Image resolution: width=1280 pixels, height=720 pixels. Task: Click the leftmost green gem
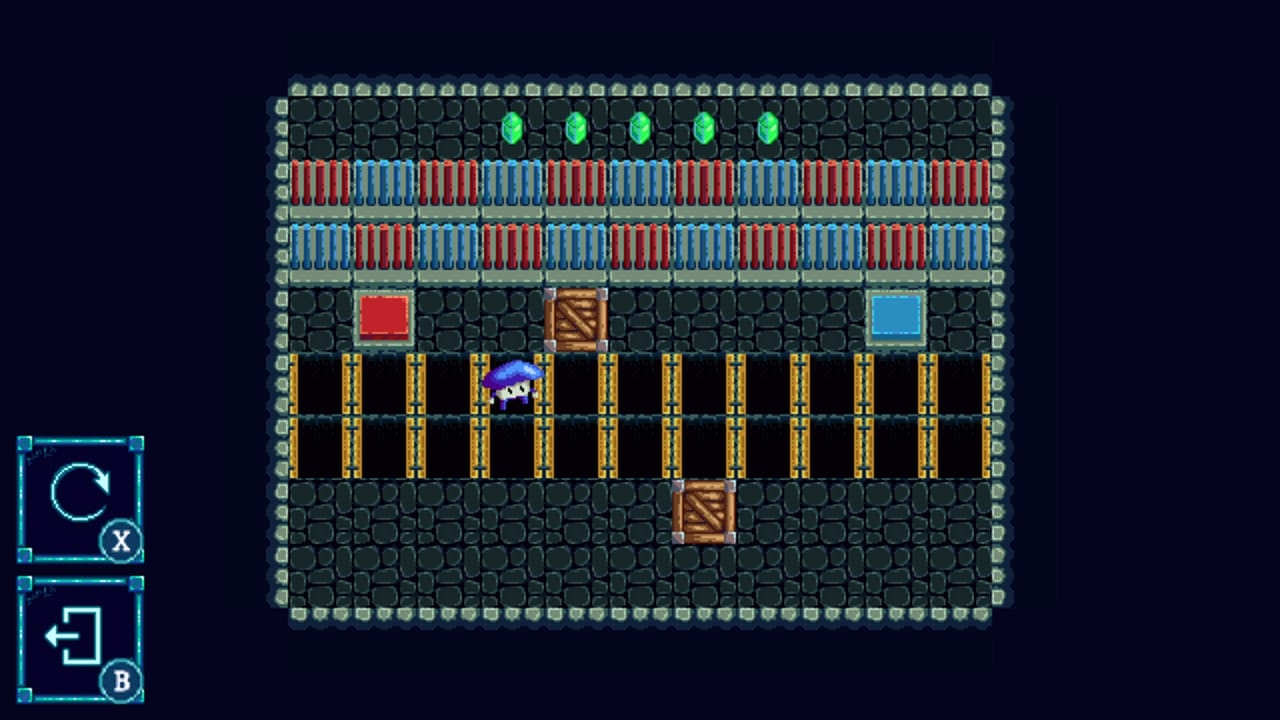(512, 125)
